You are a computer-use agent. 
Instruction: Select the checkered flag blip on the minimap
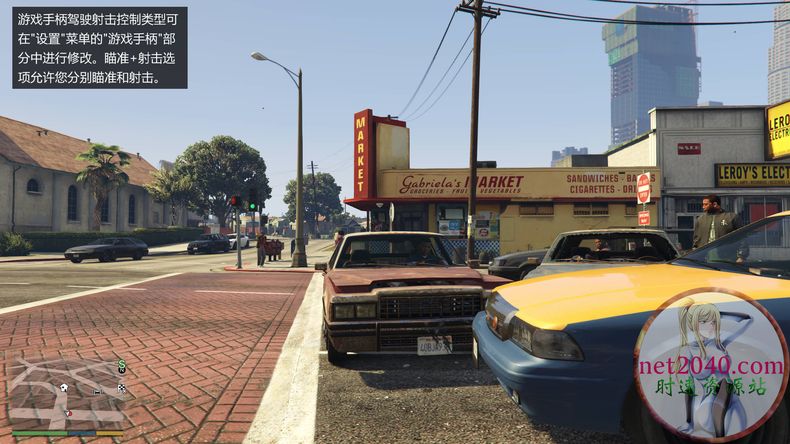[122, 387]
